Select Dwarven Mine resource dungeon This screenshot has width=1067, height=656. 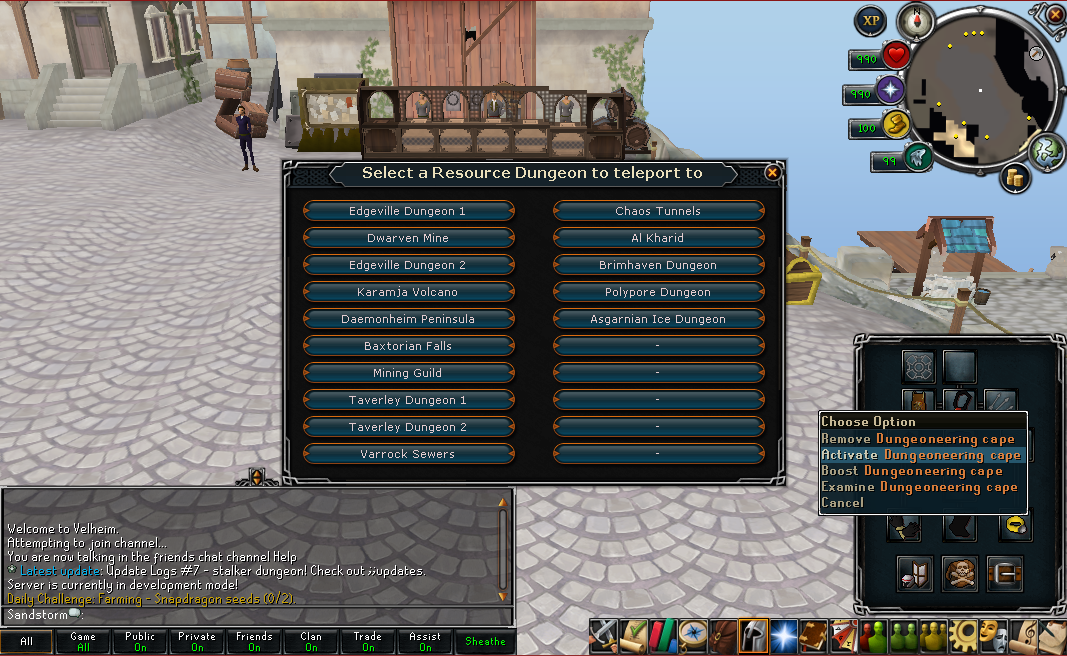(x=408, y=238)
